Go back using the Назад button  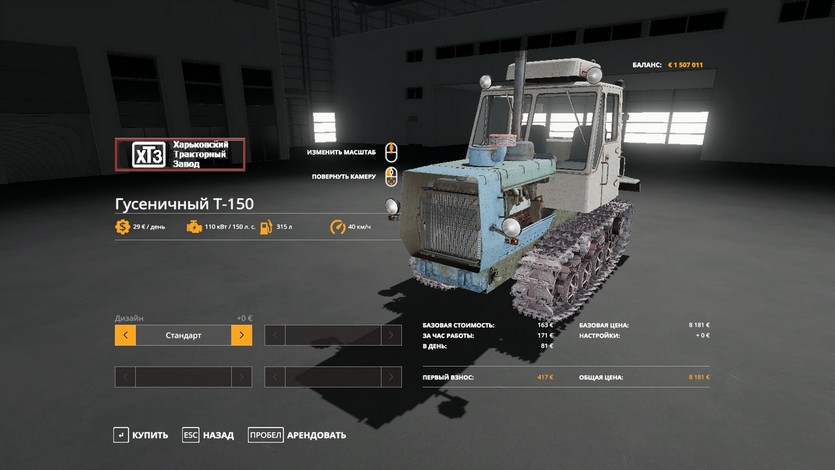[x=207, y=435]
